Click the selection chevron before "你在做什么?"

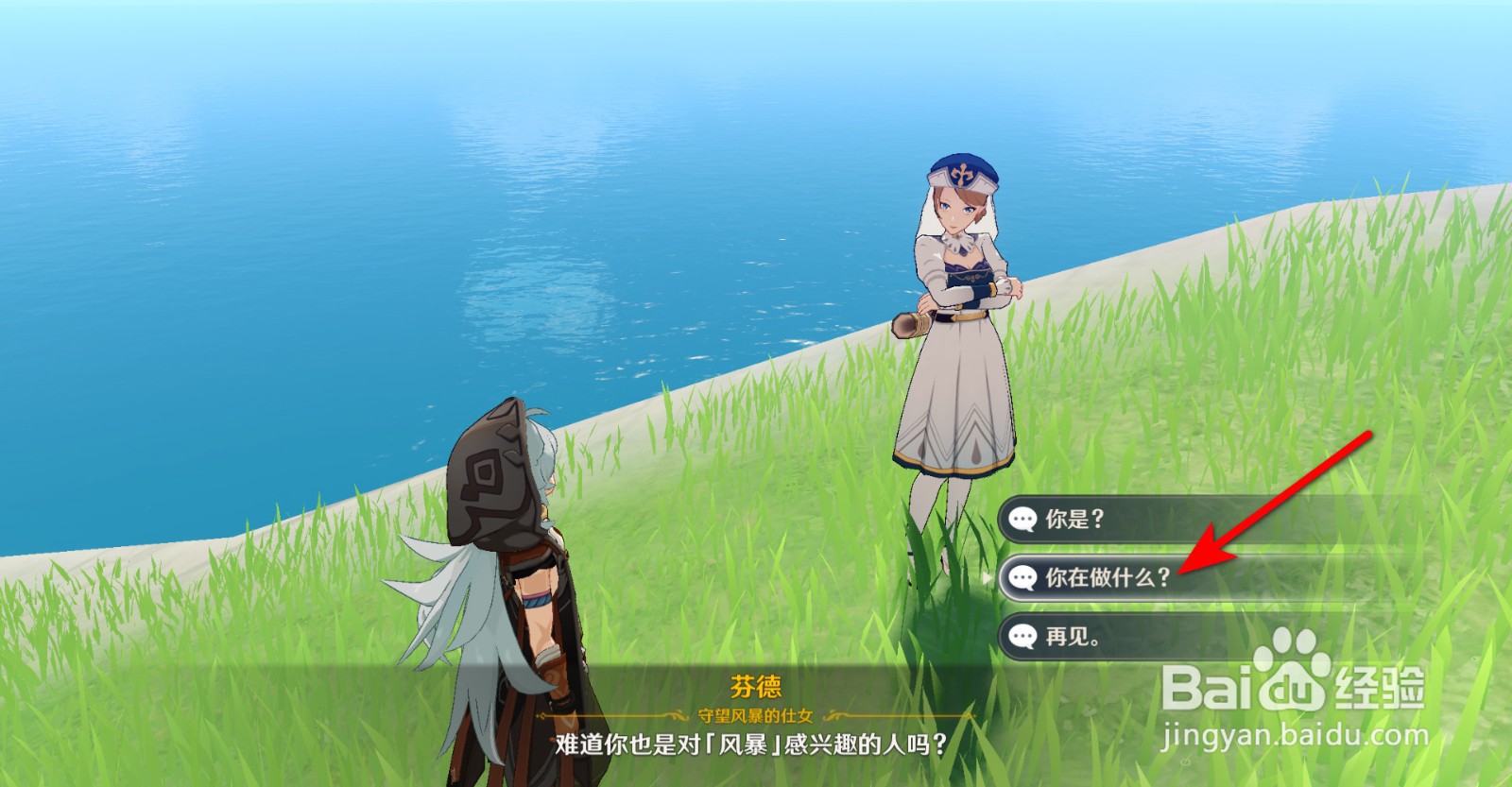point(987,575)
